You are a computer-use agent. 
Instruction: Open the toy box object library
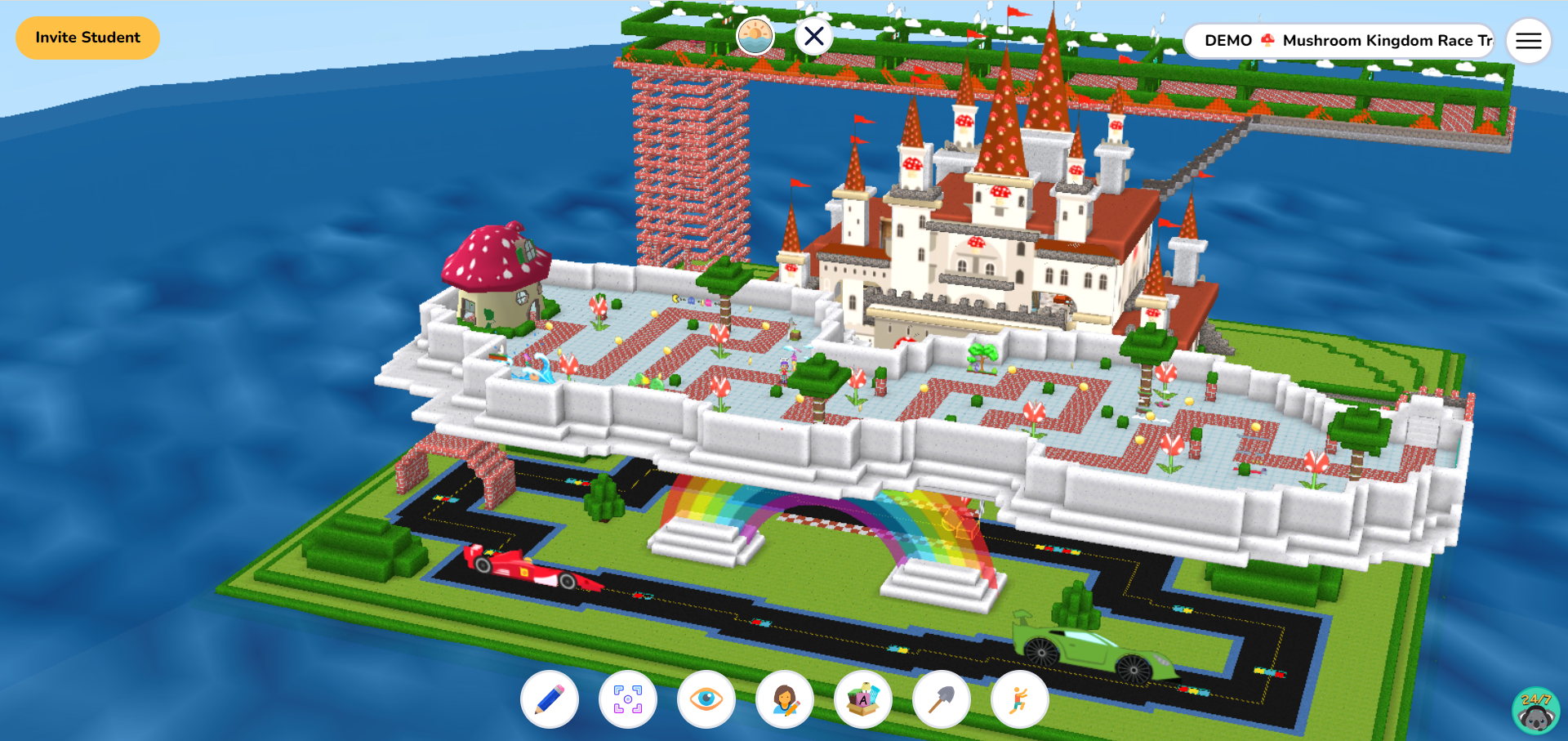coord(863,699)
